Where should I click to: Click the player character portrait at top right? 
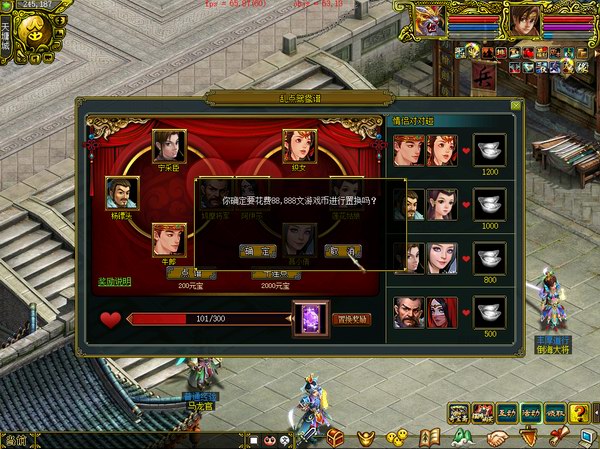coord(525,18)
